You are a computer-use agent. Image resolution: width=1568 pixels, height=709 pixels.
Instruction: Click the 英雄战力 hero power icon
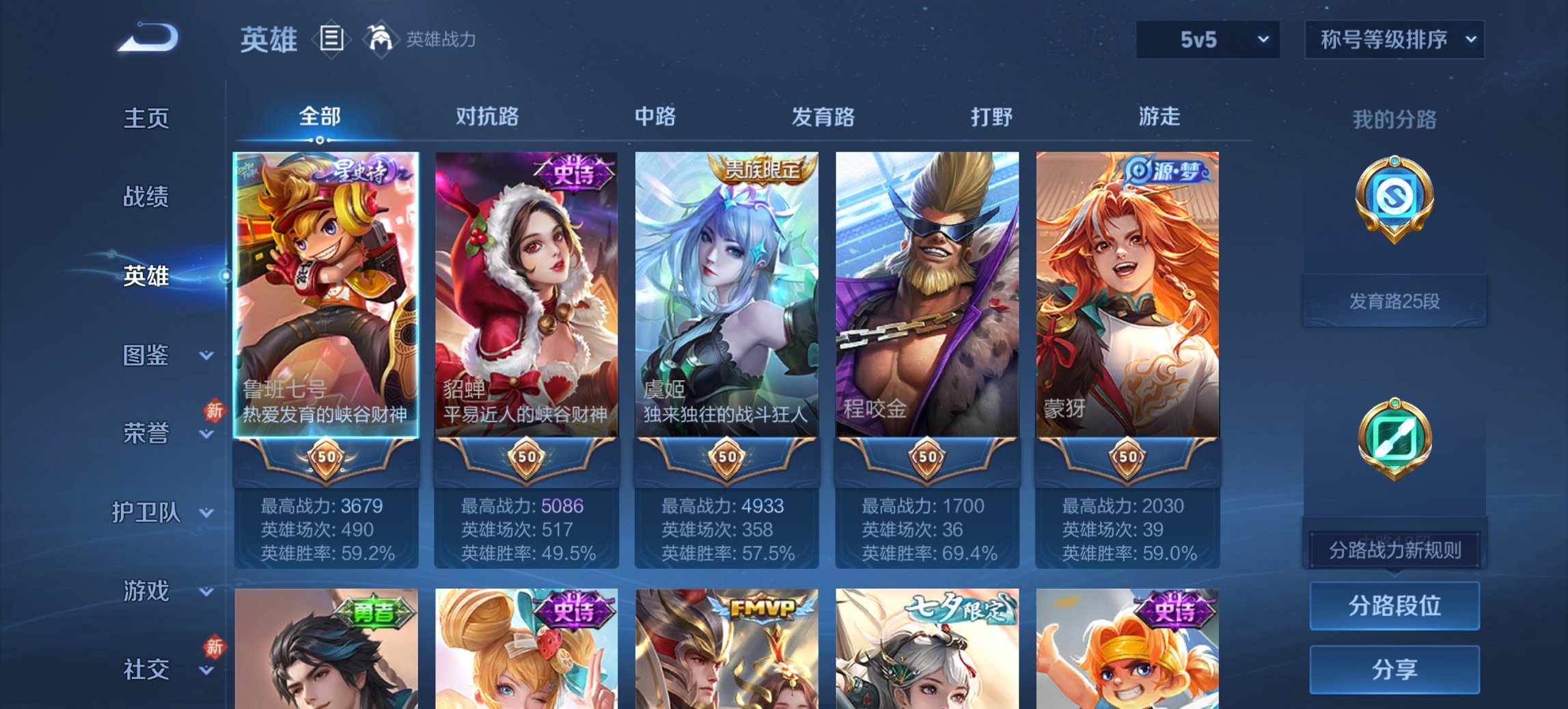click(x=381, y=39)
